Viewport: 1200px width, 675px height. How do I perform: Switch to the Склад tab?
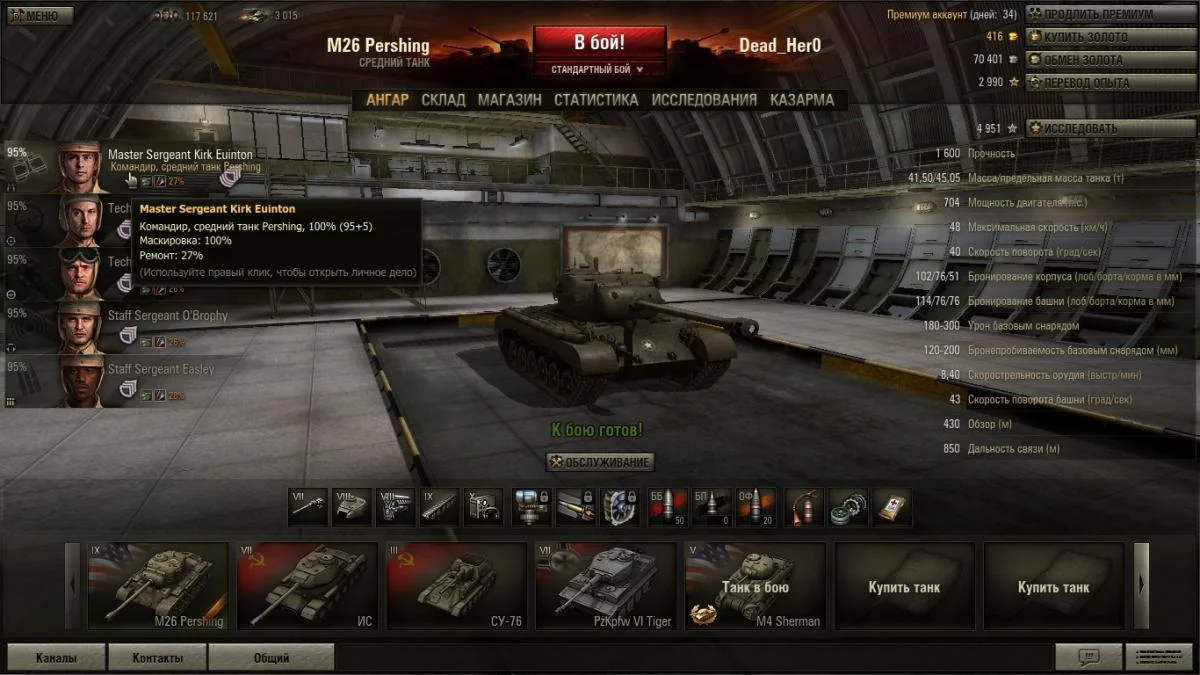pyautogui.click(x=443, y=100)
